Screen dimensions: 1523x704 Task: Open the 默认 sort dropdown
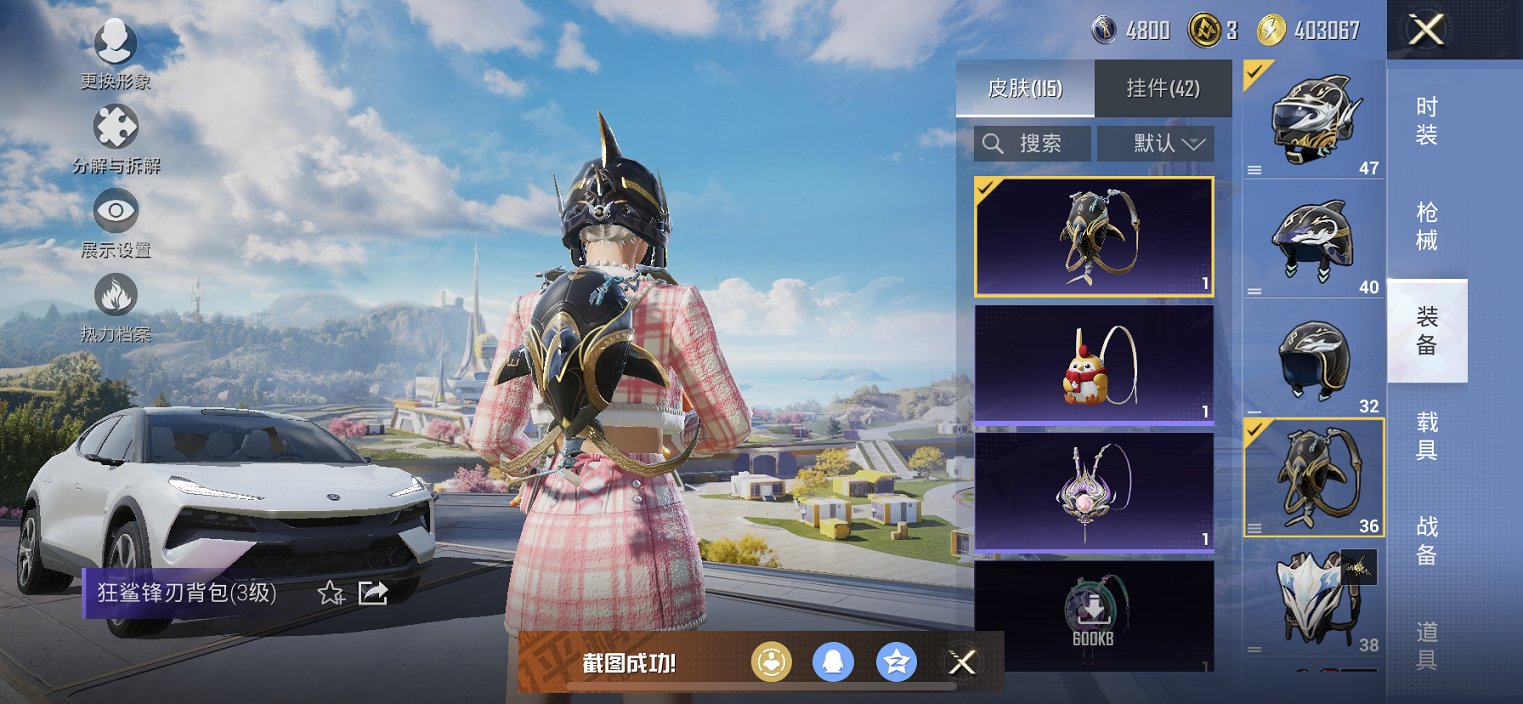click(1155, 143)
